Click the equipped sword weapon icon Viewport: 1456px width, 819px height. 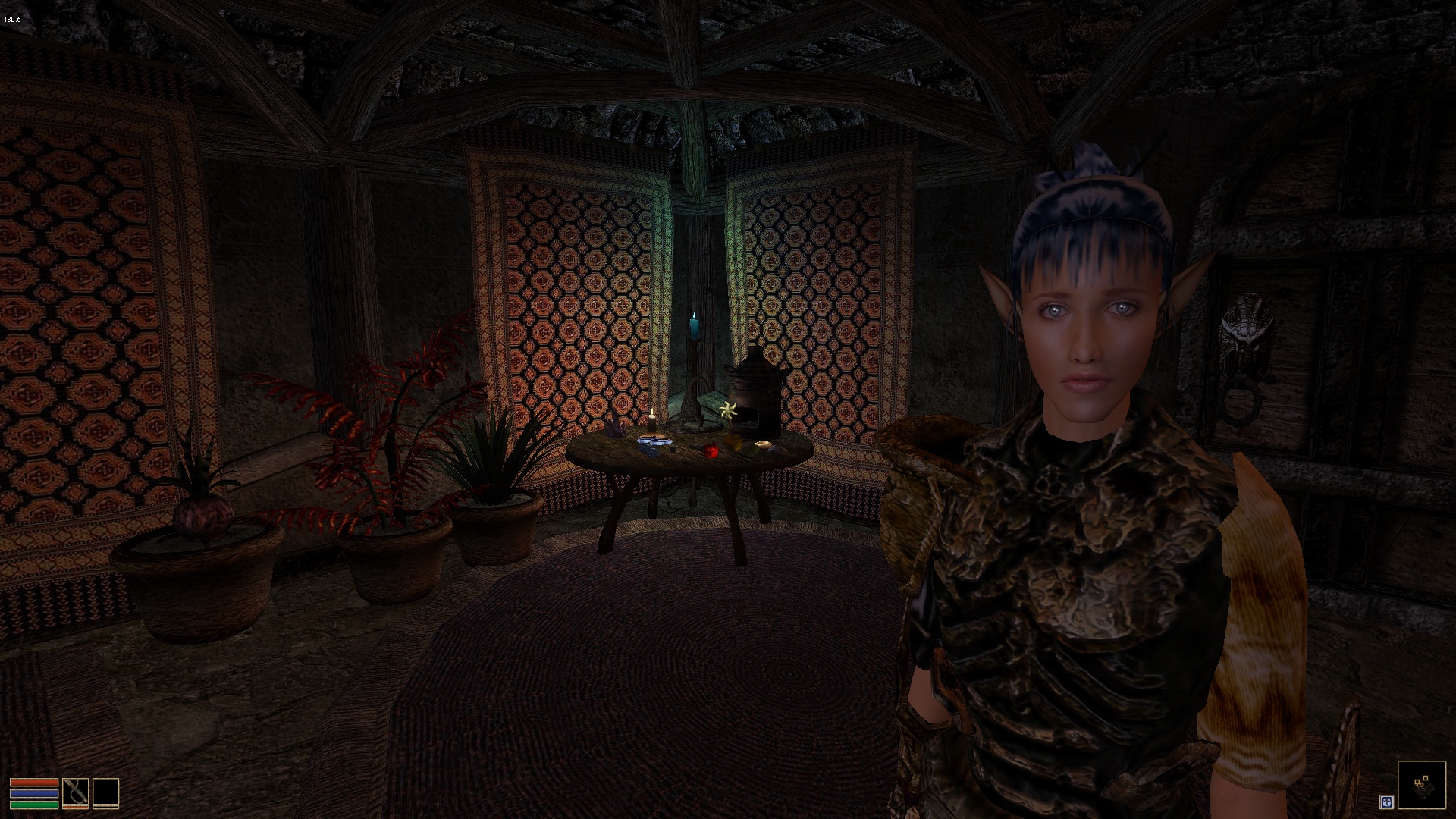[75, 792]
